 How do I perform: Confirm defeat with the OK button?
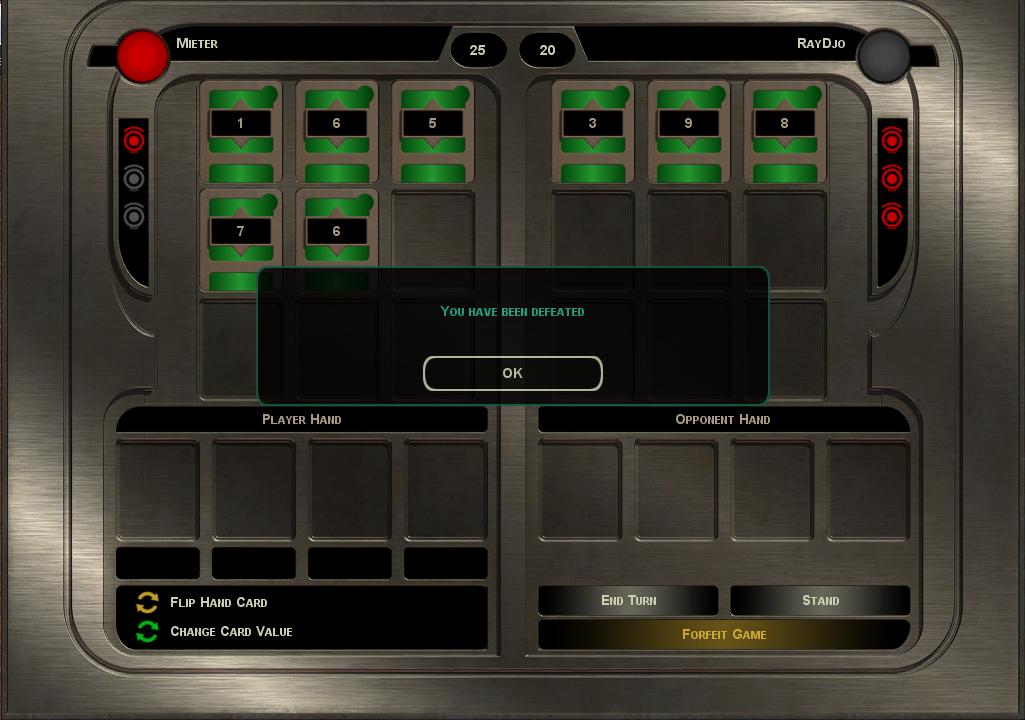tap(512, 373)
